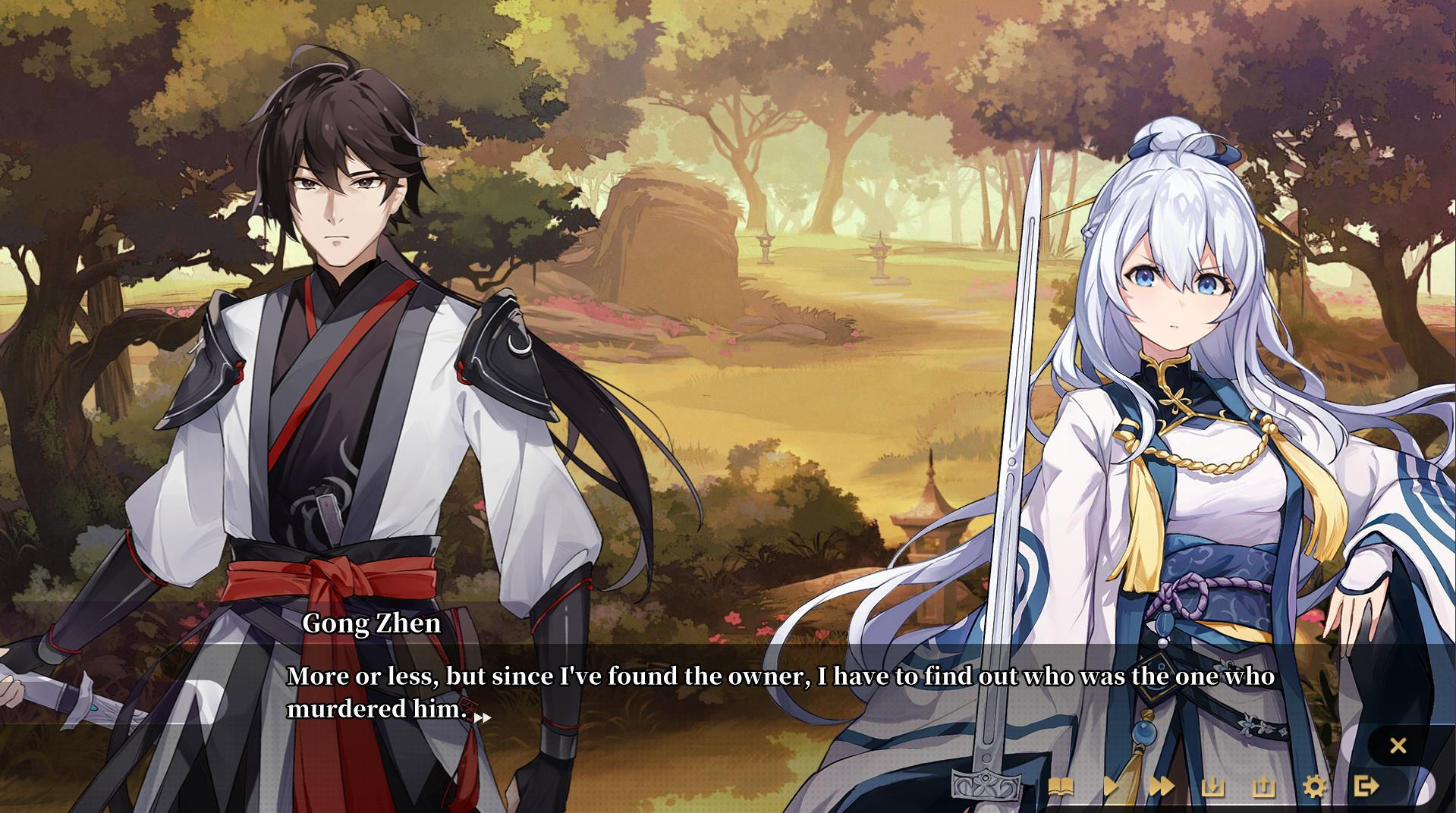1456x813 pixels.
Task: Enable auto-play with the play icon
Action: (x=1112, y=786)
